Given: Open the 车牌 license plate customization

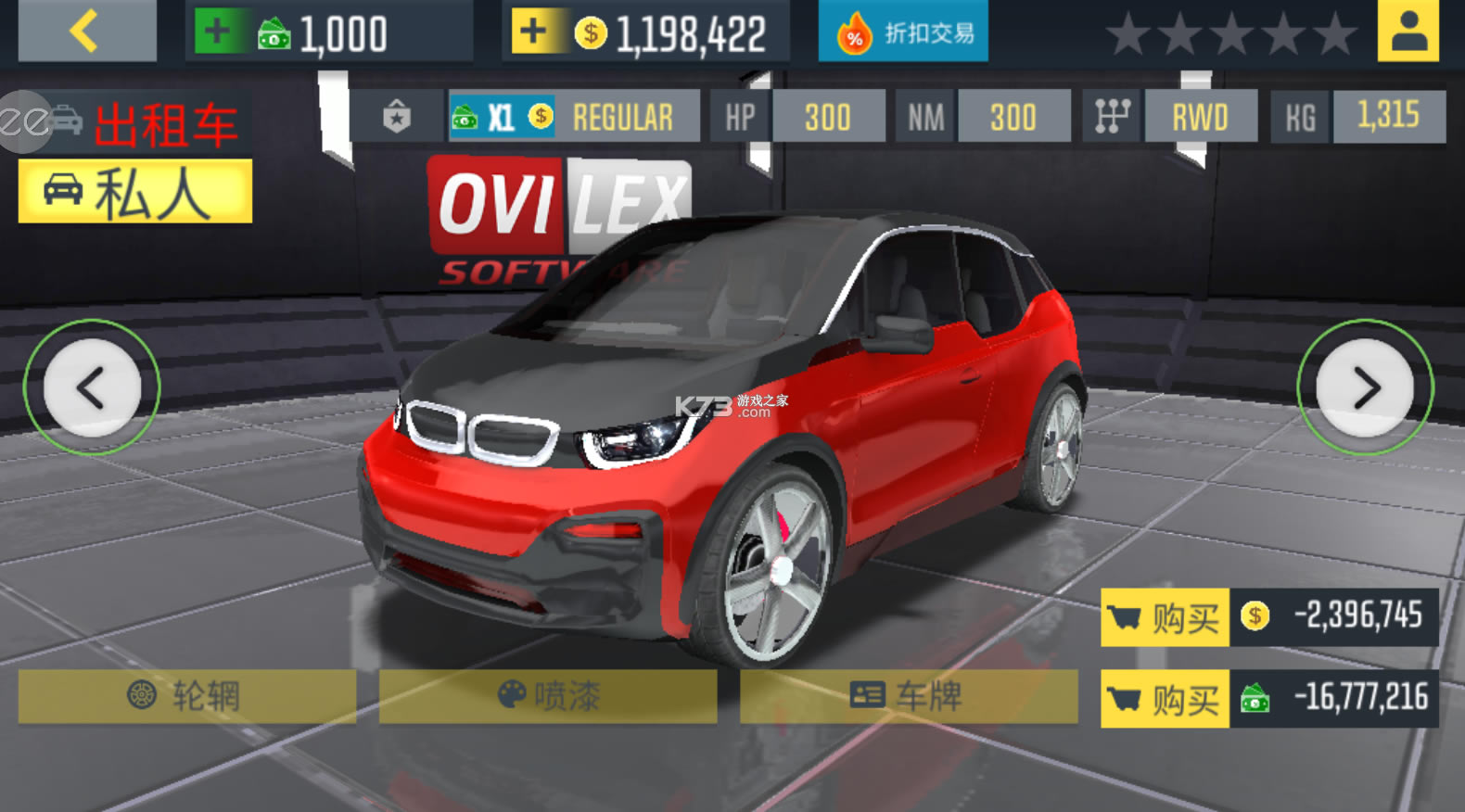Looking at the screenshot, I should 909,696.
